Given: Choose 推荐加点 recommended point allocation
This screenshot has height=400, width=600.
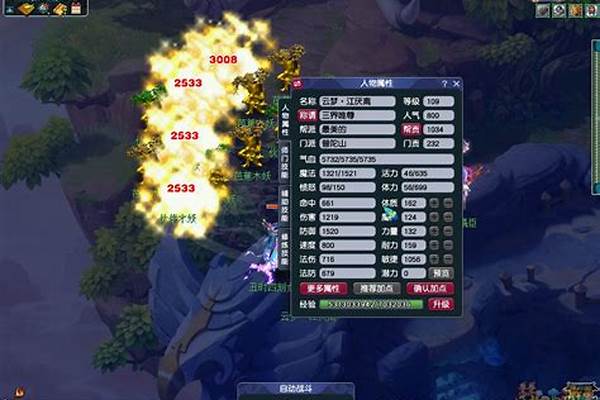Looking at the screenshot, I should [x=375, y=288].
